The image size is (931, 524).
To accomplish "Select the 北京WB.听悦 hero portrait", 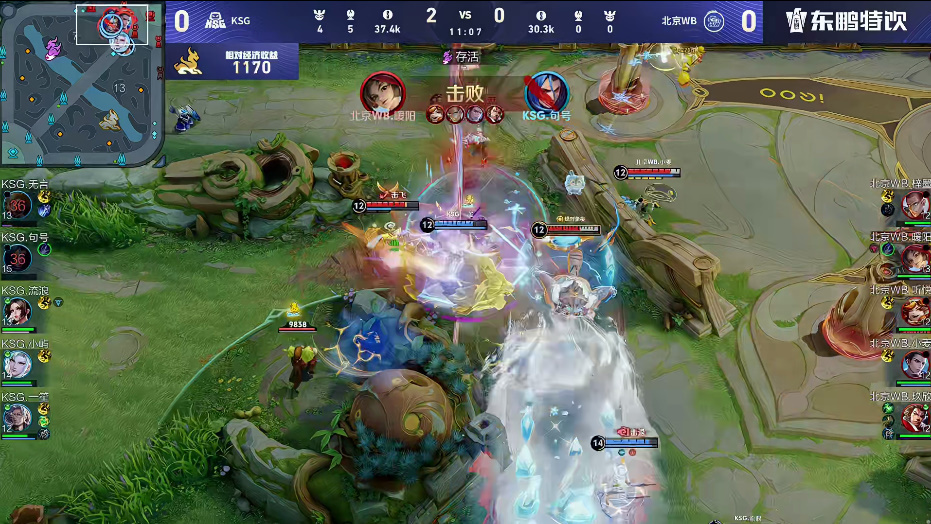I will [x=915, y=312].
